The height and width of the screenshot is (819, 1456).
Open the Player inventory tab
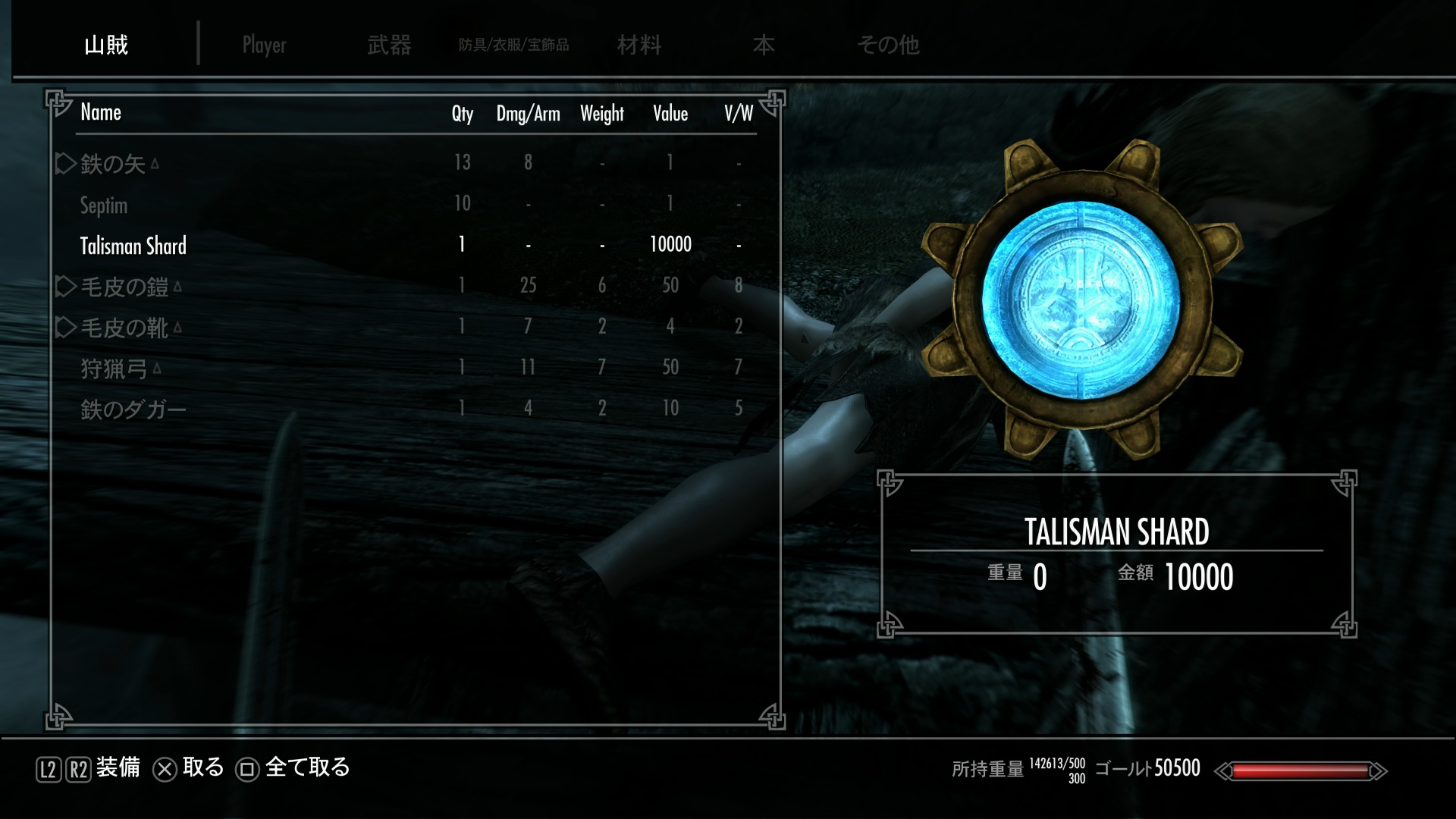[264, 45]
